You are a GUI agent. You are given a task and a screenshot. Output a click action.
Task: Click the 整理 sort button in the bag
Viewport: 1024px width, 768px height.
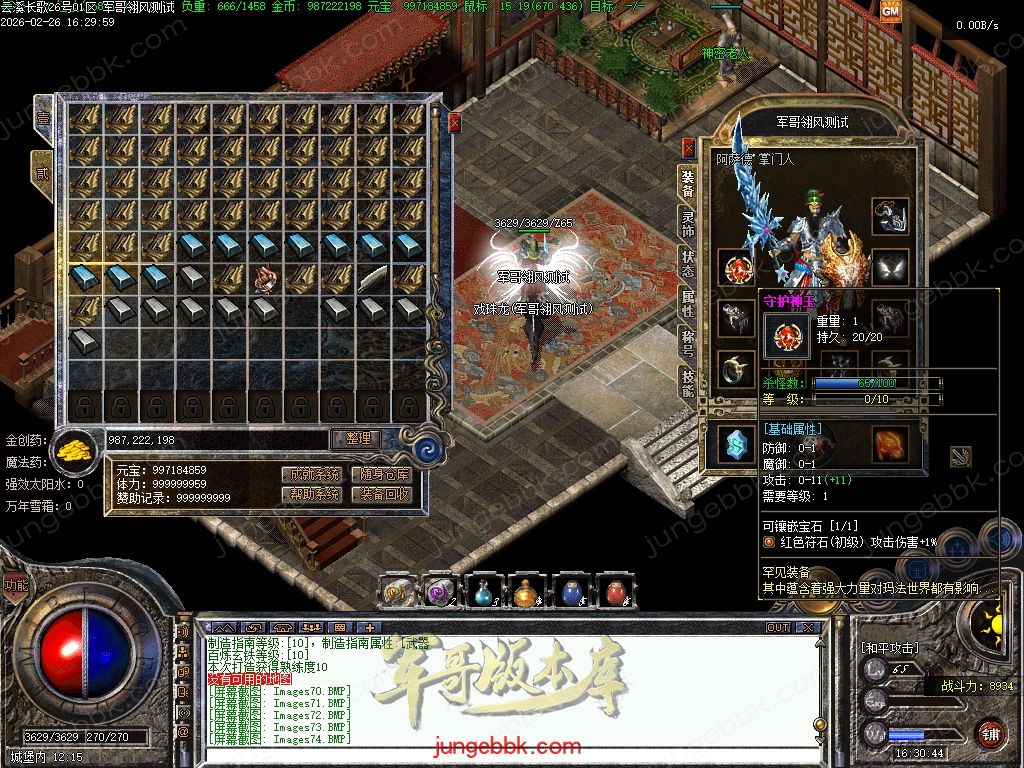point(357,439)
